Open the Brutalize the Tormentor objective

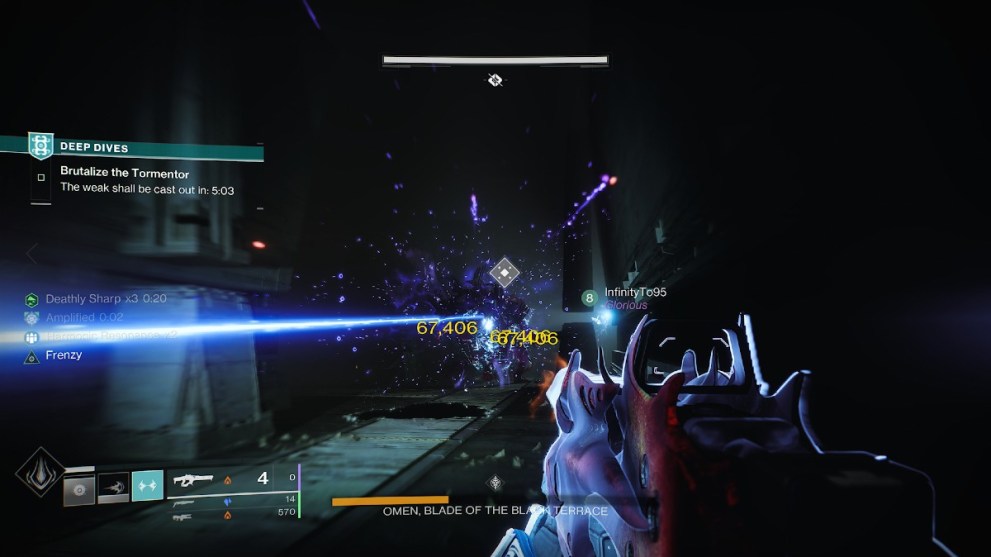pyautogui.click(x=124, y=172)
